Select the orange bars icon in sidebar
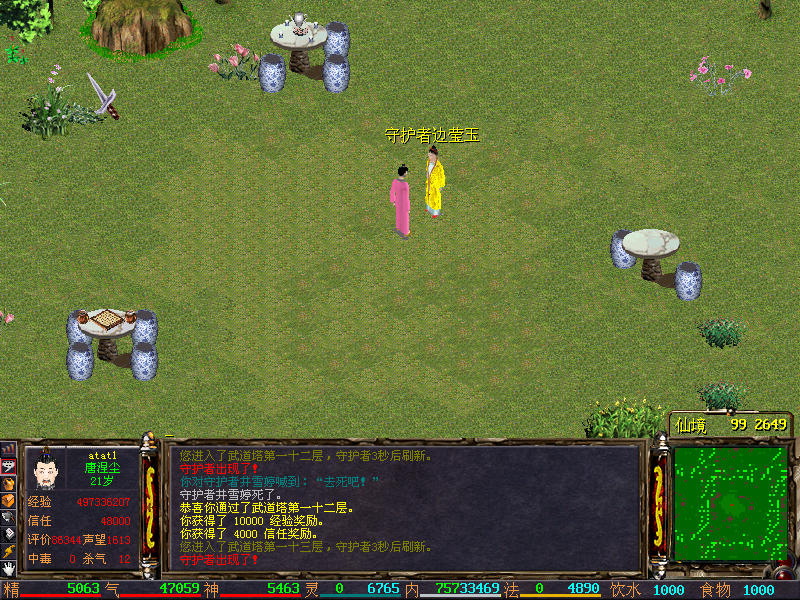This screenshot has height=600, width=800. pos(8,448)
